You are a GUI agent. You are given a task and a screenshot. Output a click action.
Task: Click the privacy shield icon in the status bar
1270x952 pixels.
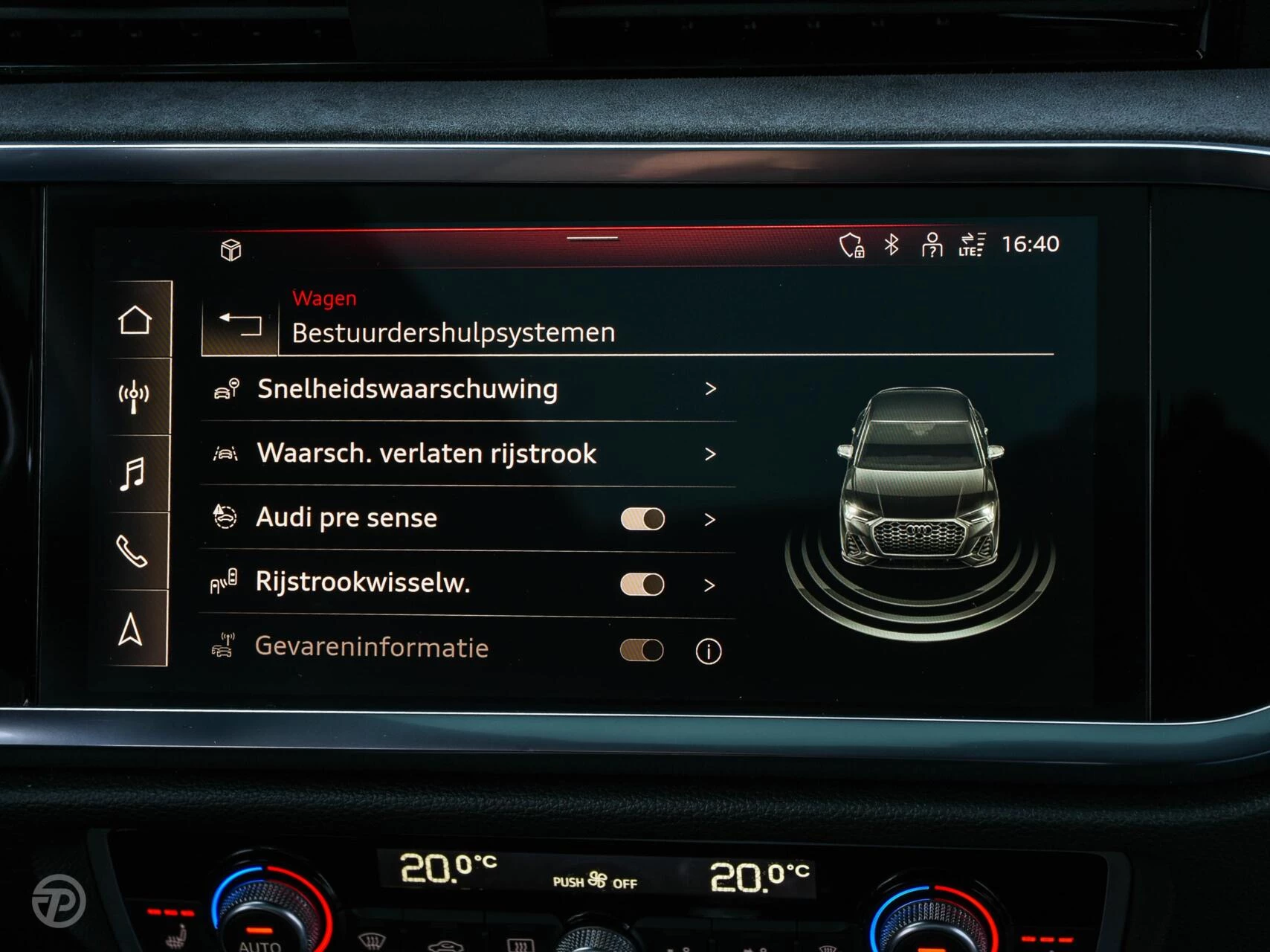852,244
